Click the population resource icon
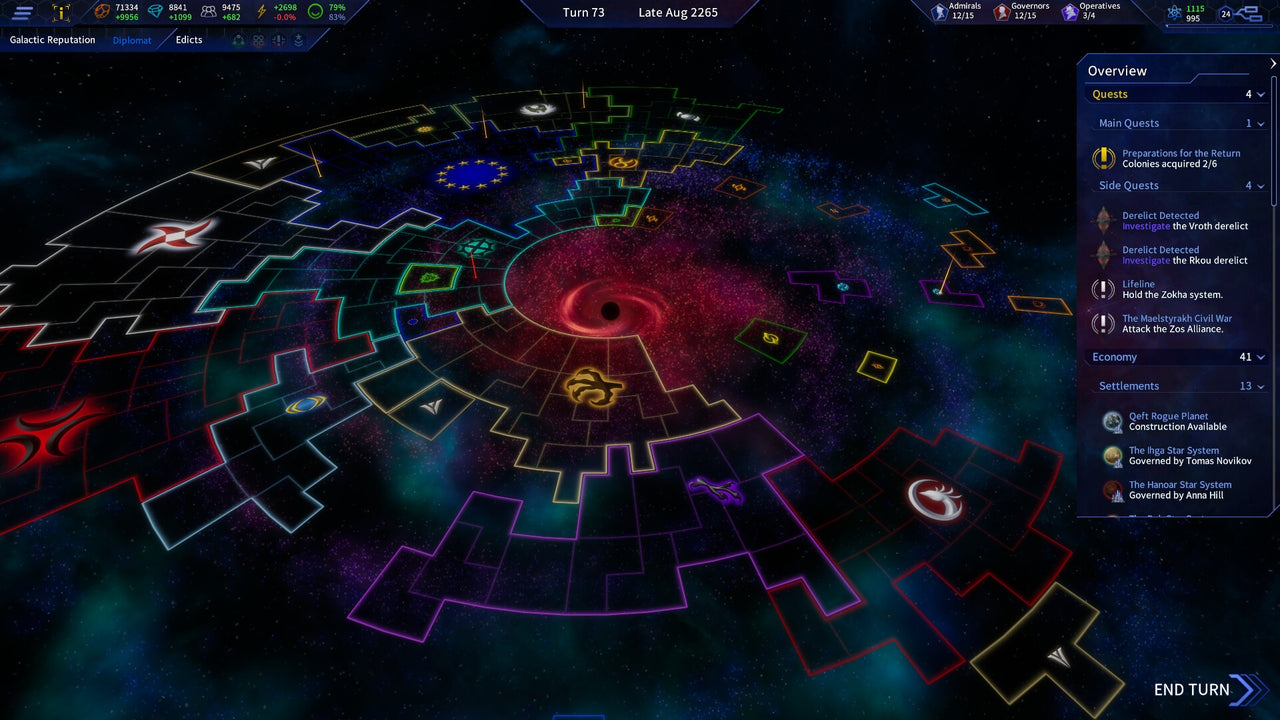The image size is (1280, 720). (207, 11)
